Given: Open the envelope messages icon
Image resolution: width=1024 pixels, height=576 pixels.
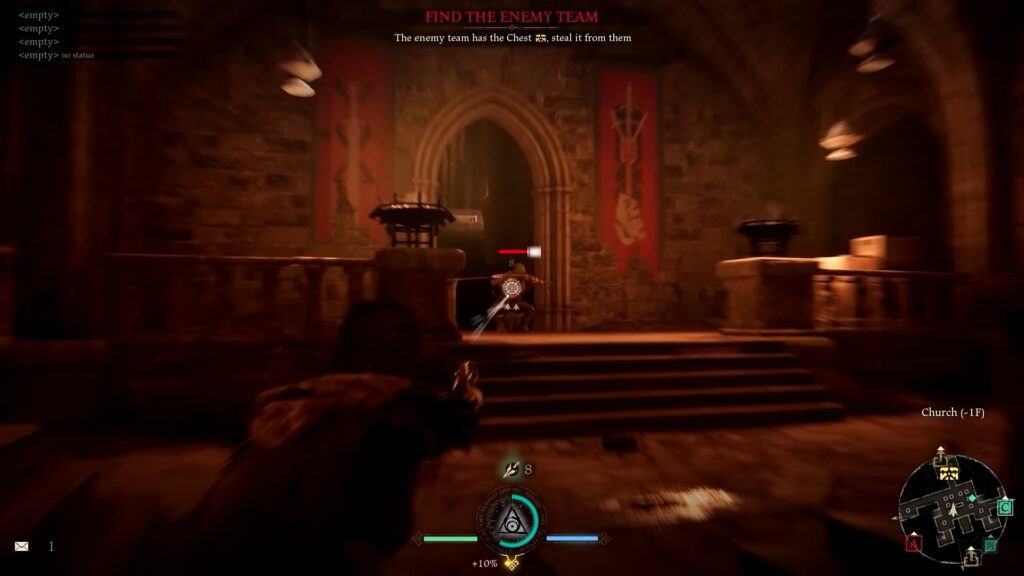Looking at the screenshot, I should point(21,547).
